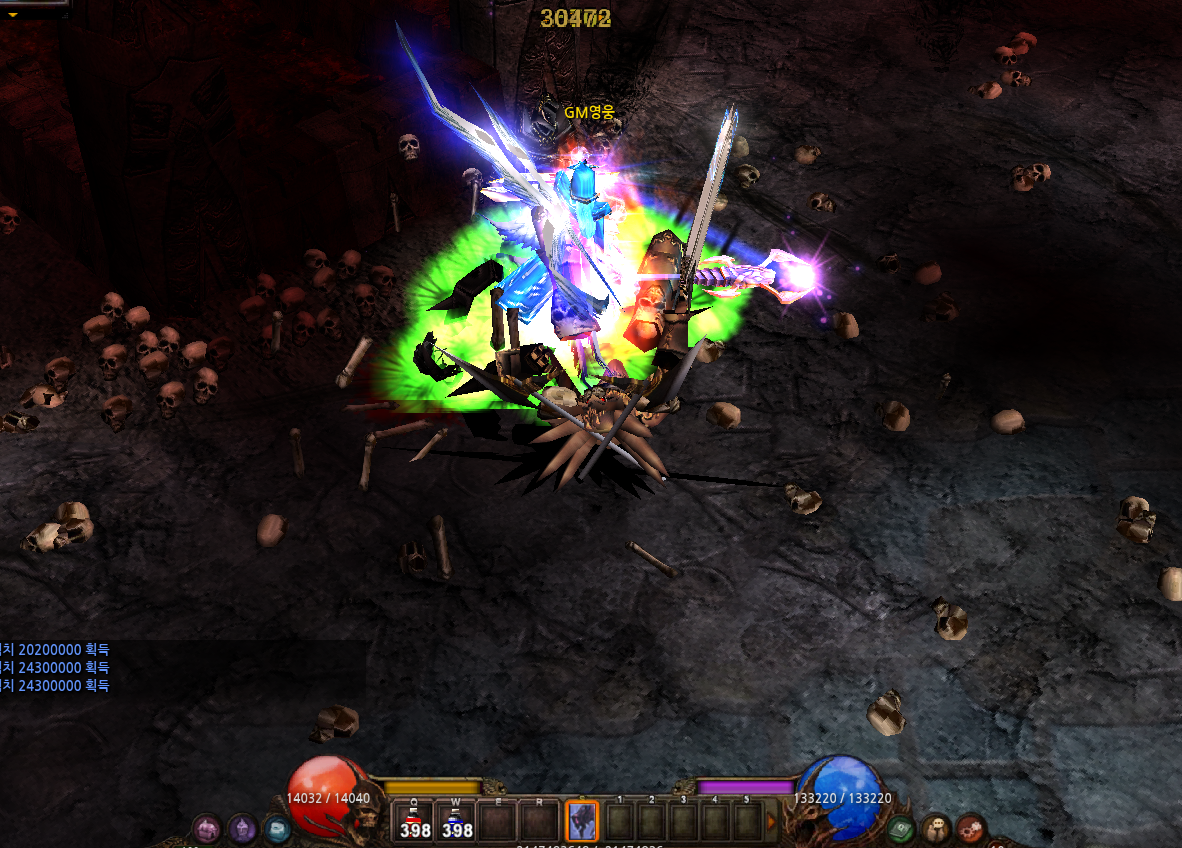Activate the orange-highlighted skill icon
This screenshot has height=848, width=1182.
(581, 822)
